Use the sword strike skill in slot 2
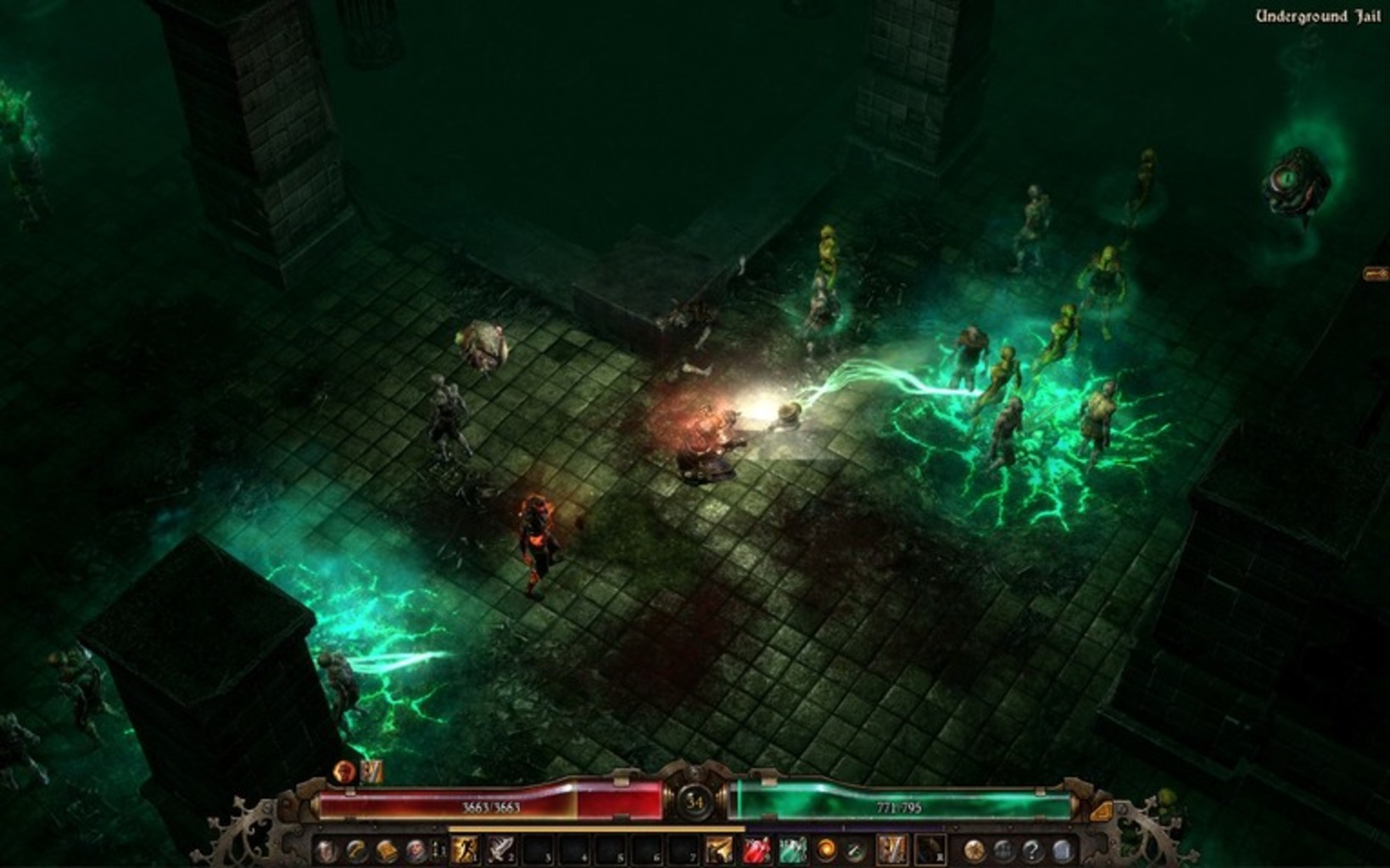The image size is (1390, 868). [500, 849]
